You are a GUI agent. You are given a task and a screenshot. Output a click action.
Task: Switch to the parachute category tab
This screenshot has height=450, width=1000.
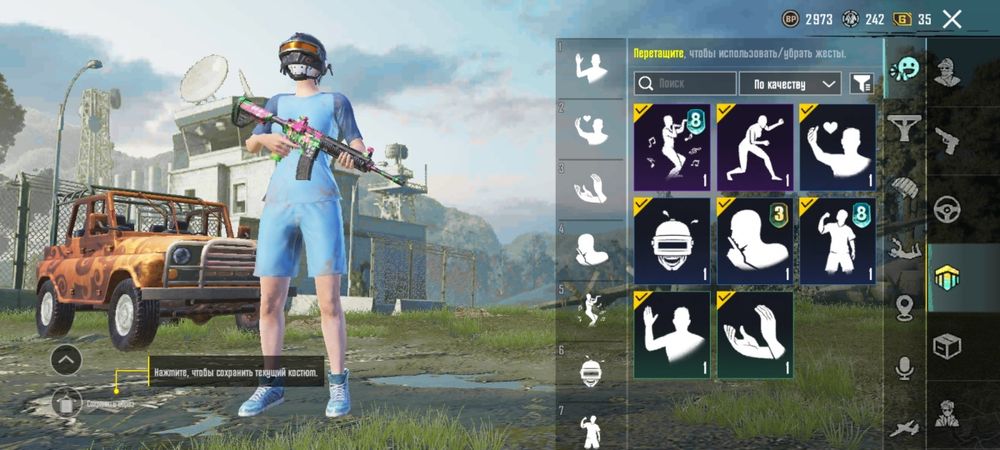point(906,189)
